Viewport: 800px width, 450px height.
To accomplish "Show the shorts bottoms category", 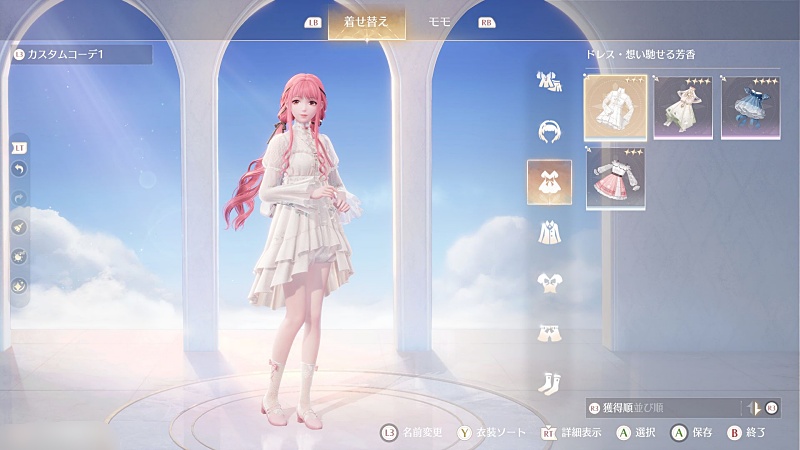I will [549, 332].
